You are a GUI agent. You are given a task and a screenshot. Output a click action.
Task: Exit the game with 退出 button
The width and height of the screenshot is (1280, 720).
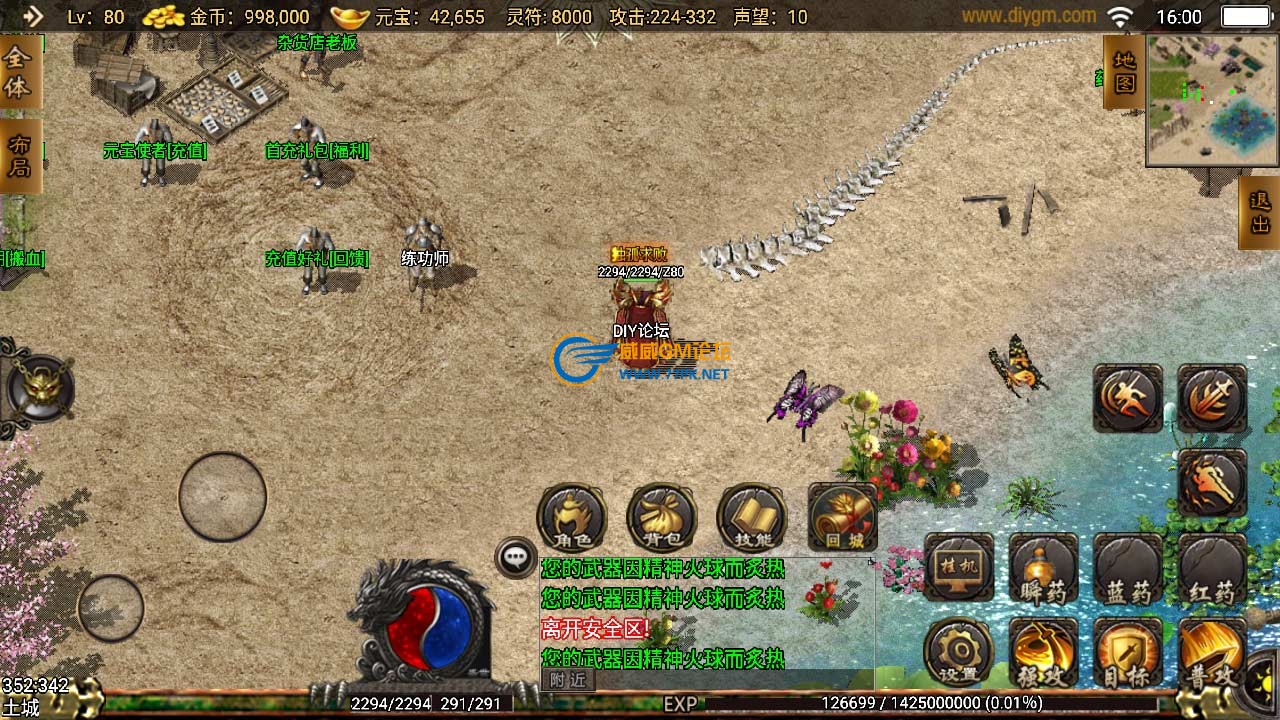pyautogui.click(x=1259, y=212)
